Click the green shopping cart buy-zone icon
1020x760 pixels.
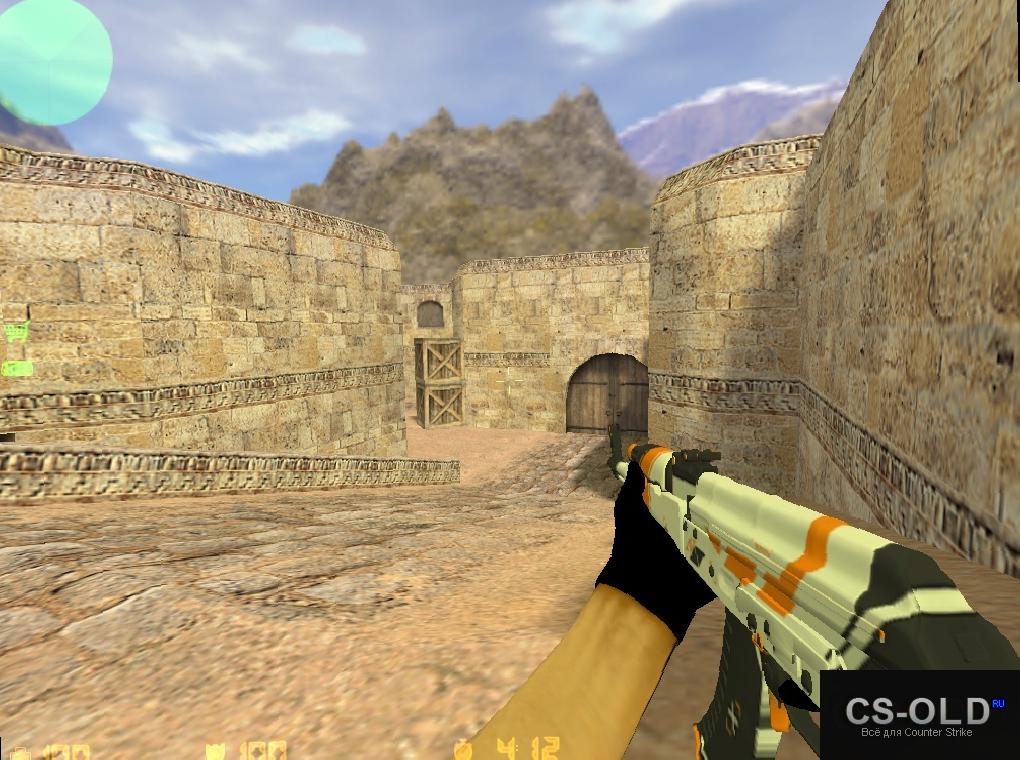point(15,333)
